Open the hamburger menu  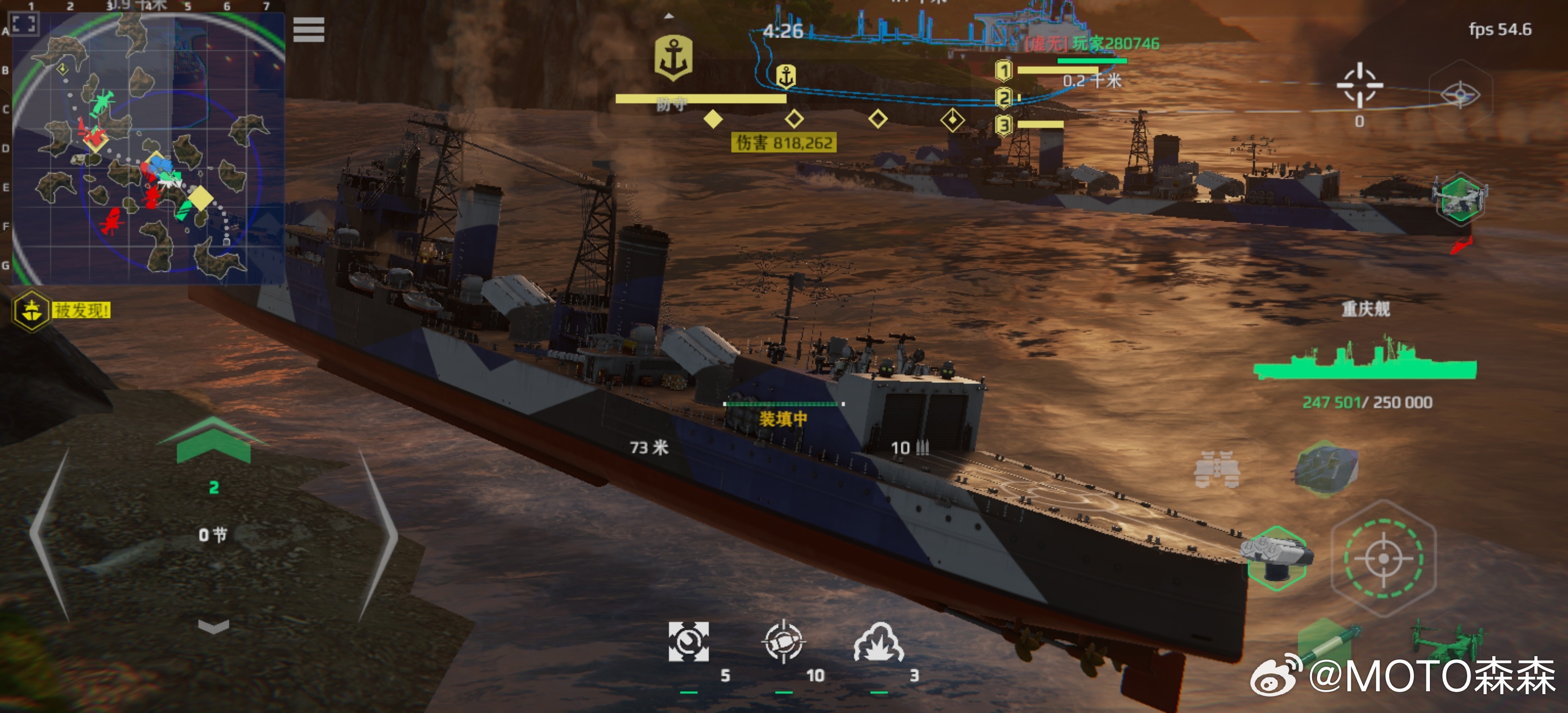pyautogui.click(x=309, y=30)
